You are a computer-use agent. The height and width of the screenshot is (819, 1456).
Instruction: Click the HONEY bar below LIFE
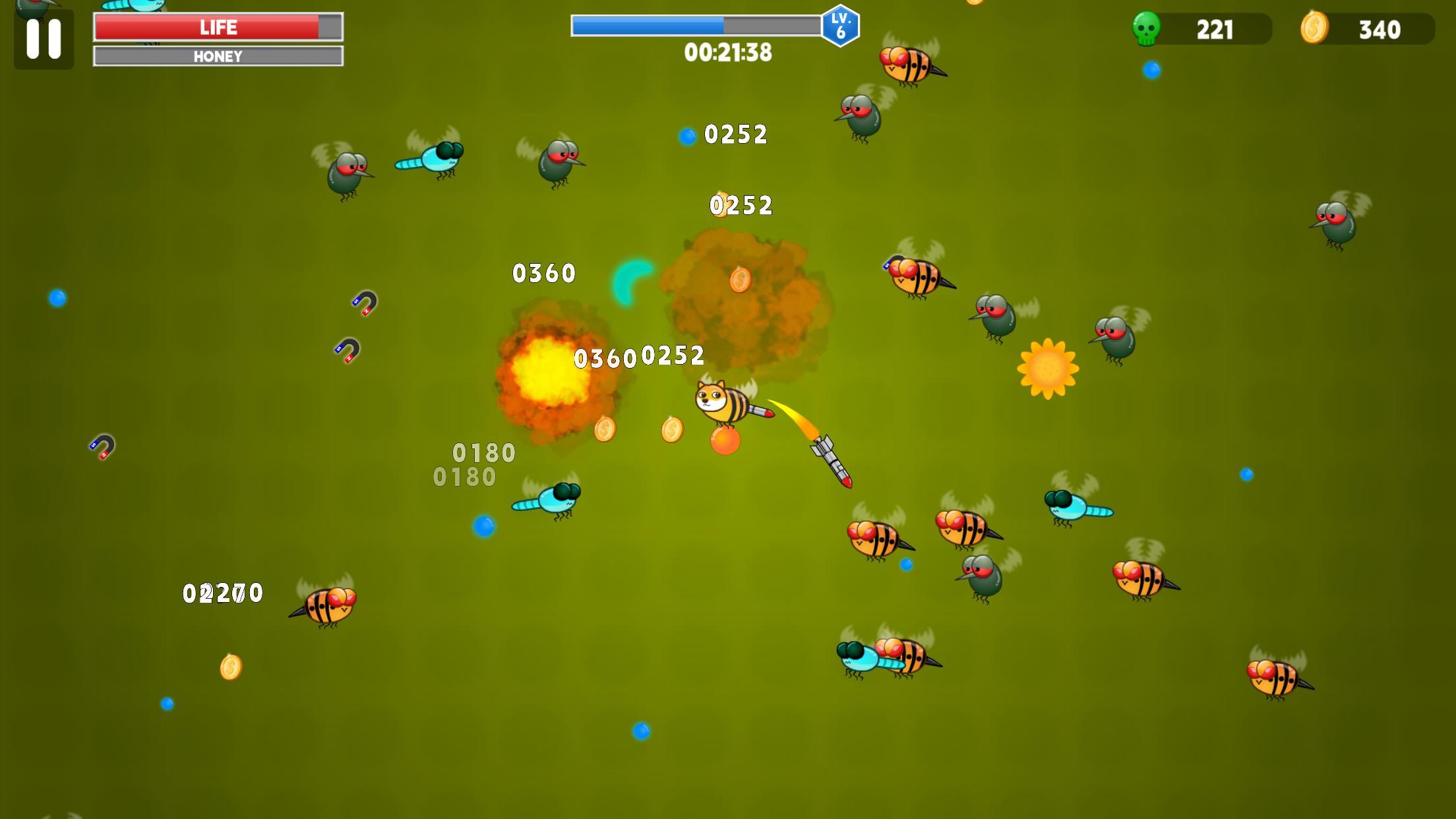218,57
